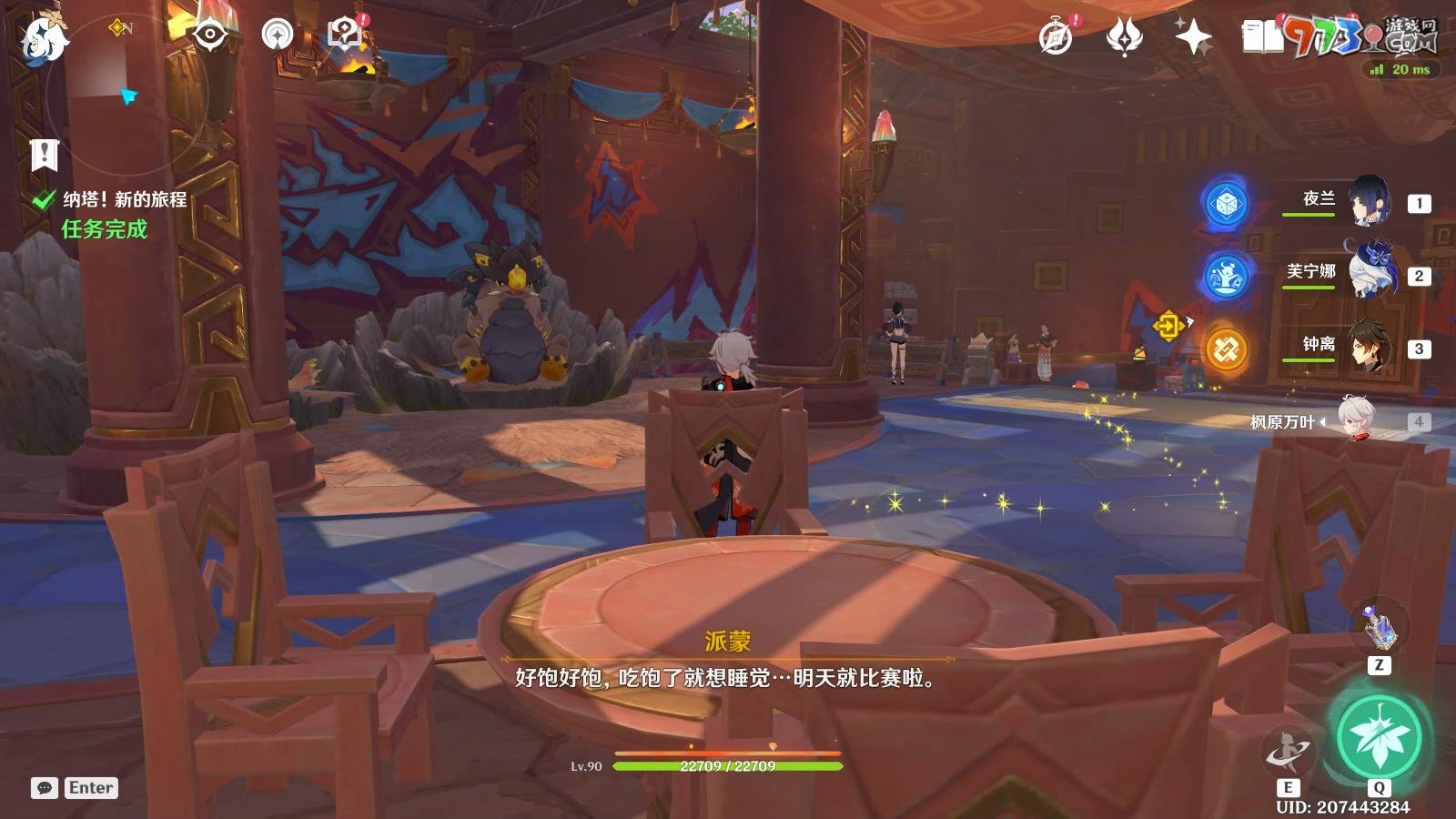Activate the green maple leaf elemental burst
The image size is (1456, 819).
point(1379,736)
